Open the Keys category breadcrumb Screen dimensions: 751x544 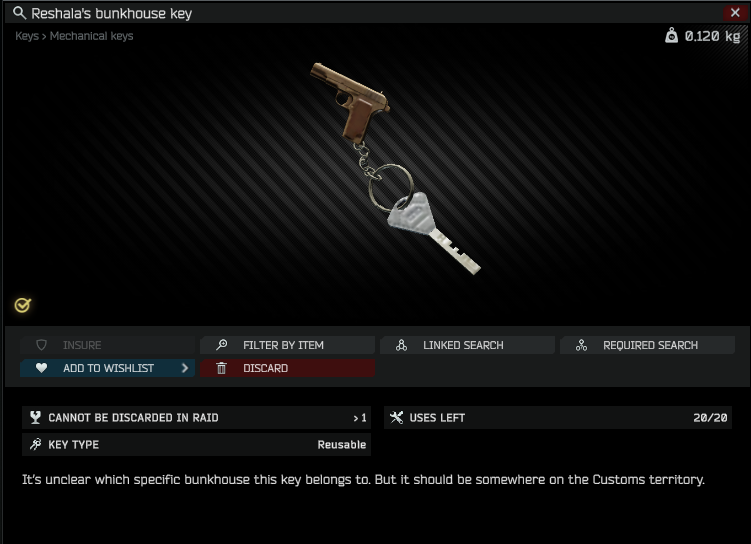pyautogui.click(x=26, y=36)
